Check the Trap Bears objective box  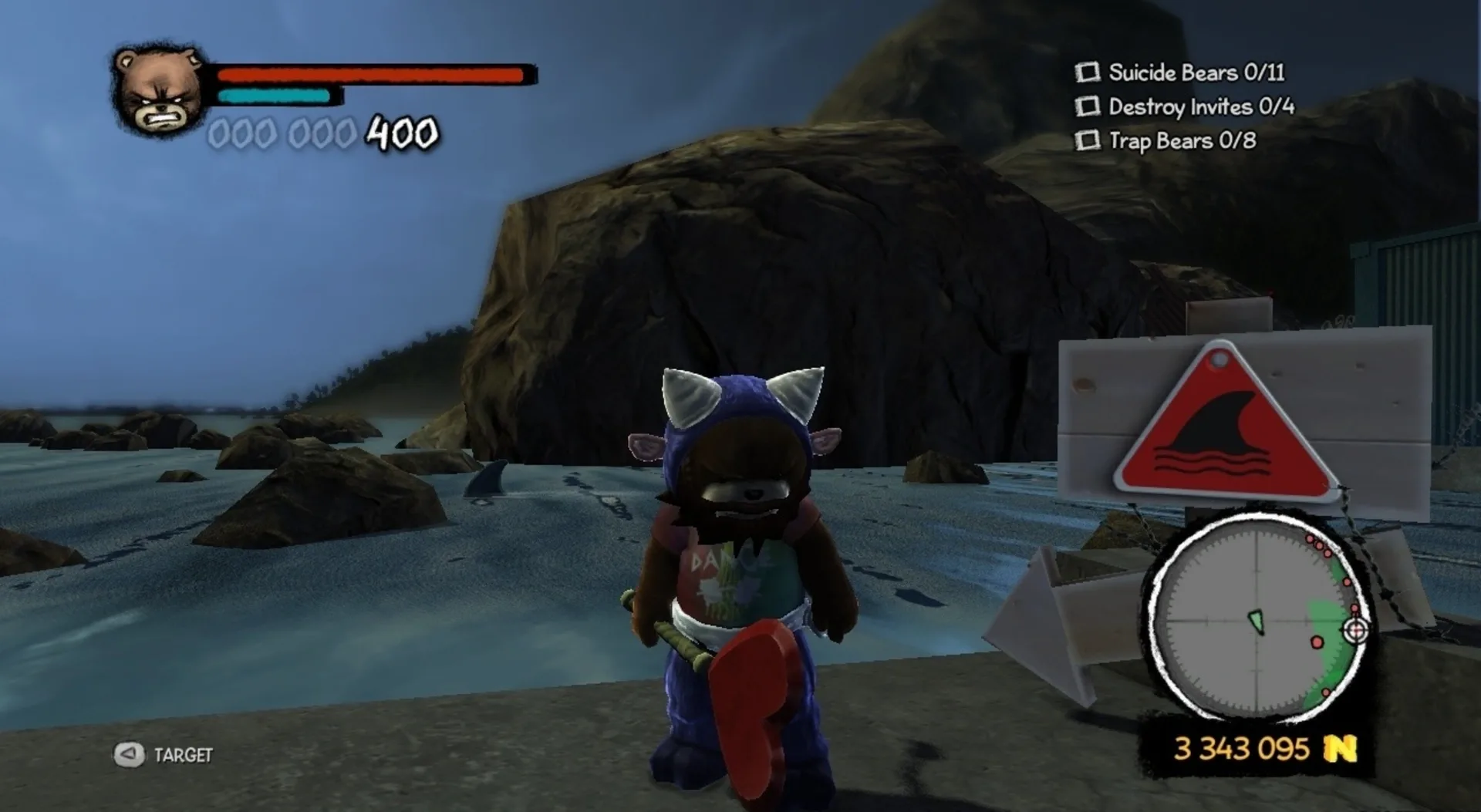[x=1088, y=142]
